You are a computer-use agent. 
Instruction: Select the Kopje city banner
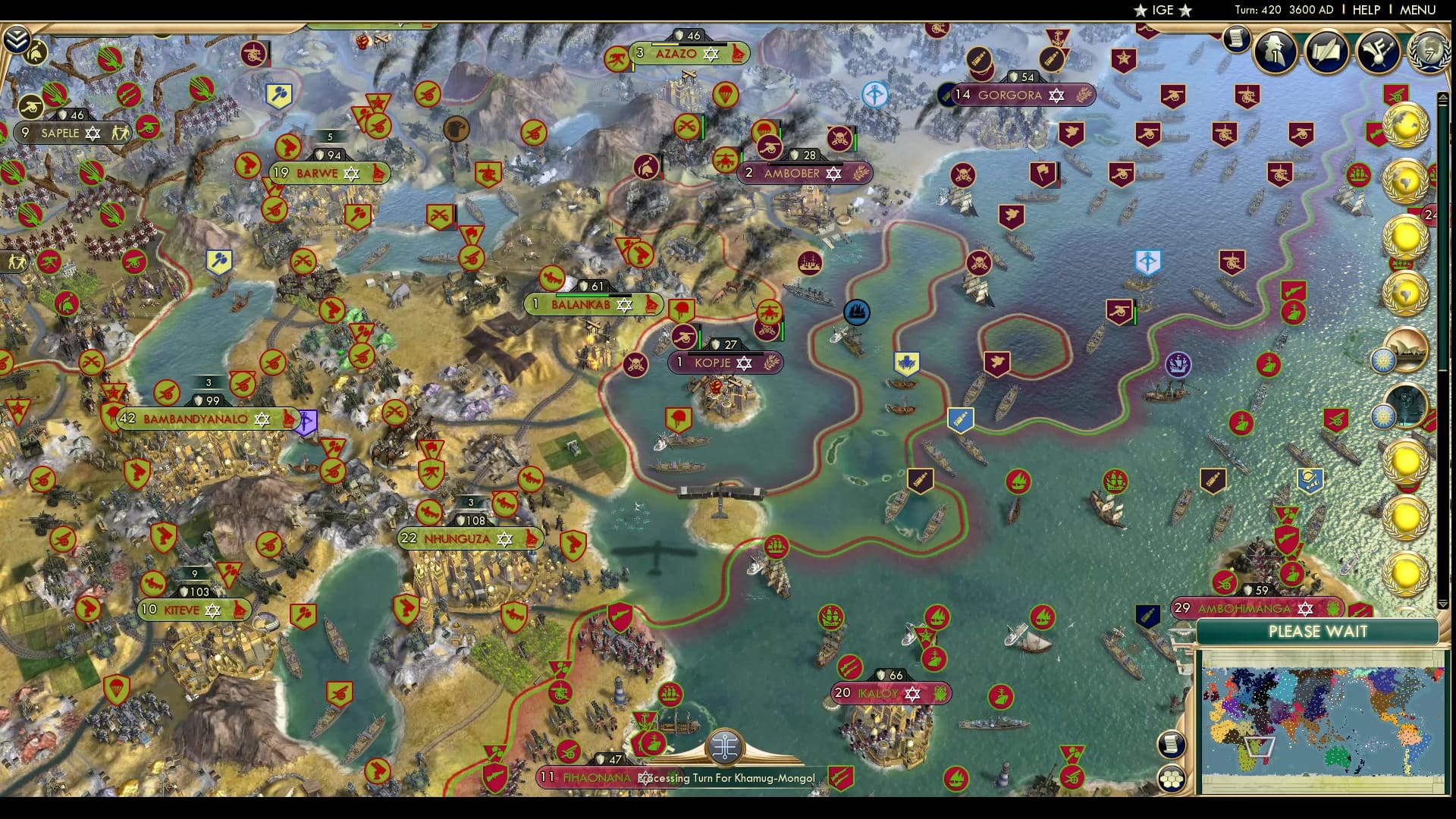pos(716,362)
